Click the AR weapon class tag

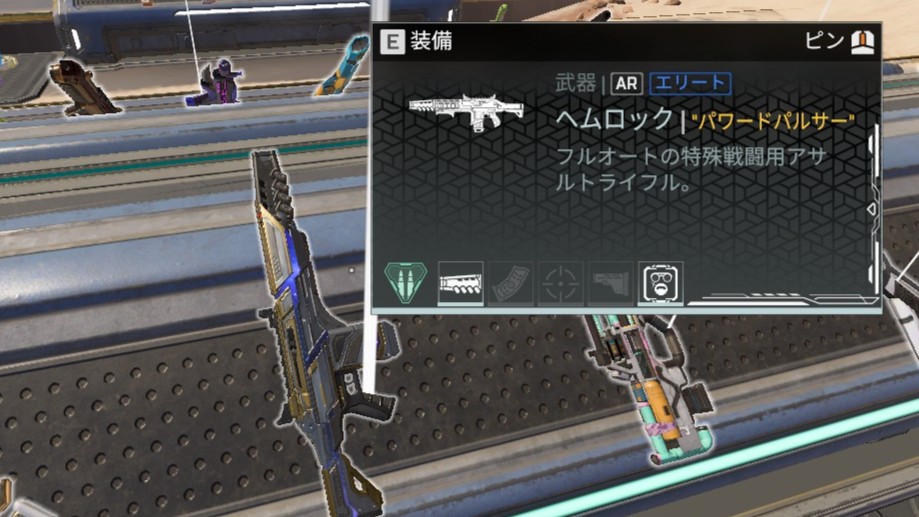click(x=627, y=84)
